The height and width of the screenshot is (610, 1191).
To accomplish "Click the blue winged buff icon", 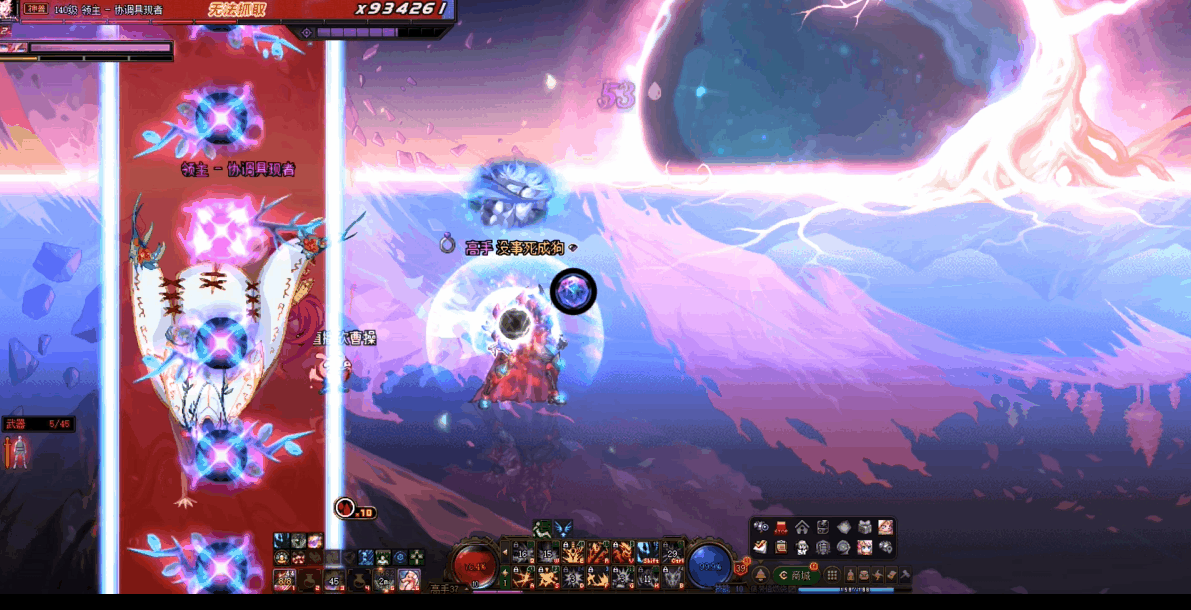I will point(563,529).
